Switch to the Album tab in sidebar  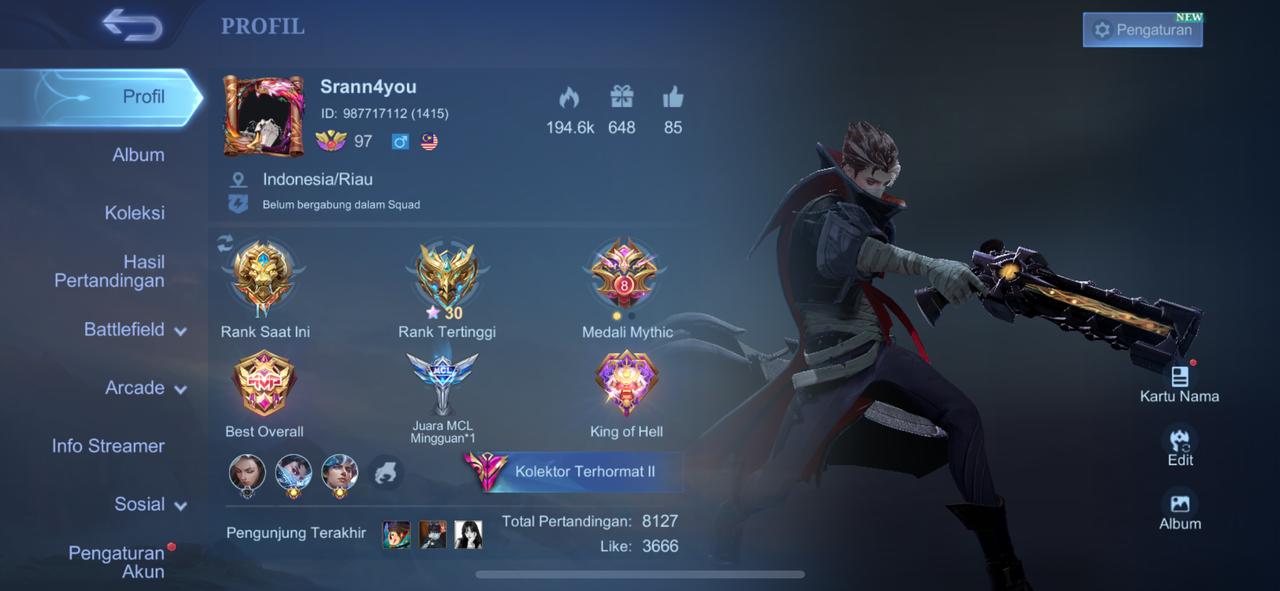click(138, 155)
